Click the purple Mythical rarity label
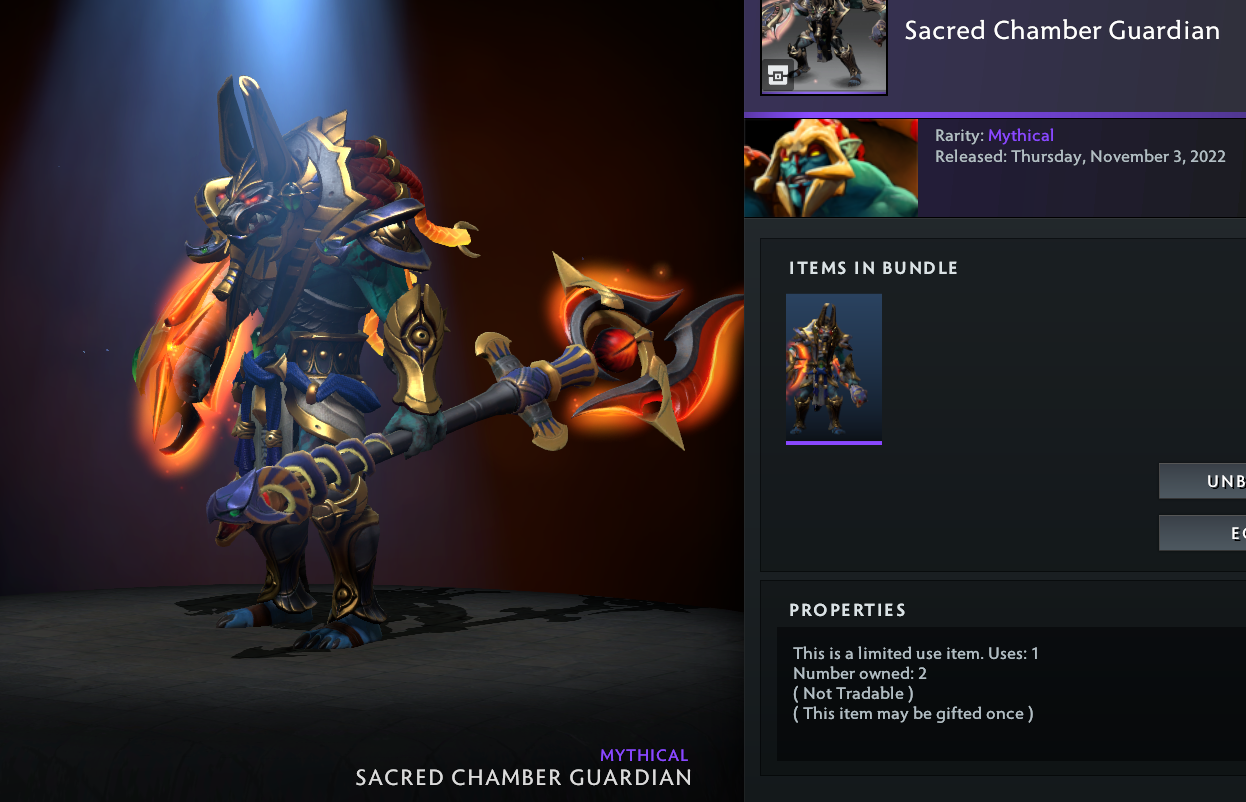The width and height of the screenshot is (1246, 802). tap(1021, 135)
